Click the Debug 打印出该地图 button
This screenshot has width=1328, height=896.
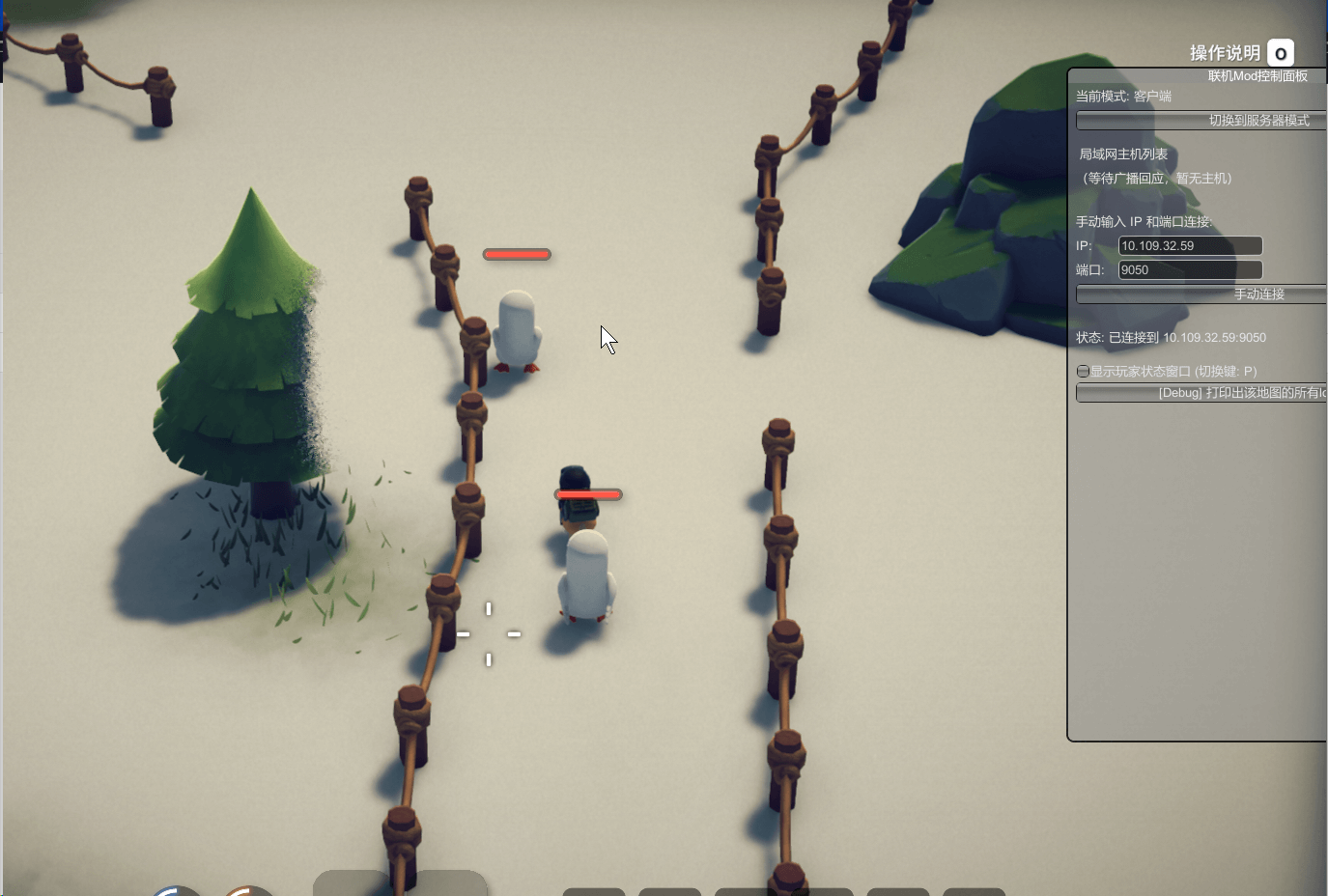coord(1202,393)
